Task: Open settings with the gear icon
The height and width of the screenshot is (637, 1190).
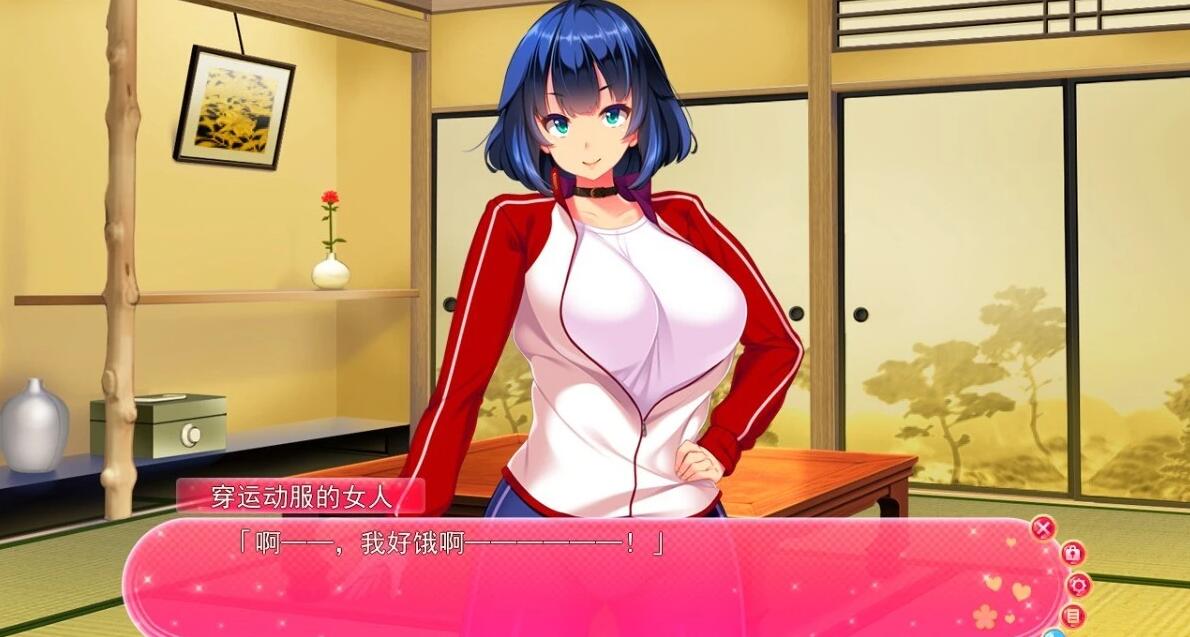Action: click(x=1078, y=585)
